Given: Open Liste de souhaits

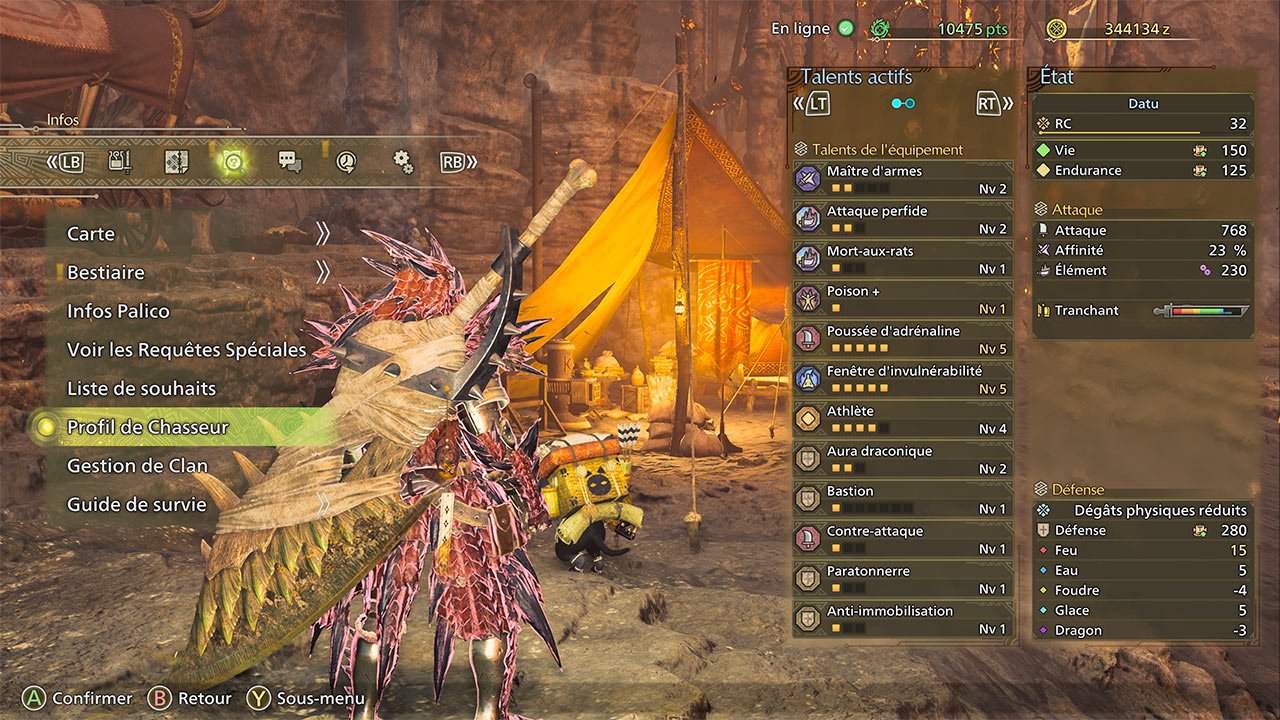Looking at the screenshot, I should pos(141,388).
